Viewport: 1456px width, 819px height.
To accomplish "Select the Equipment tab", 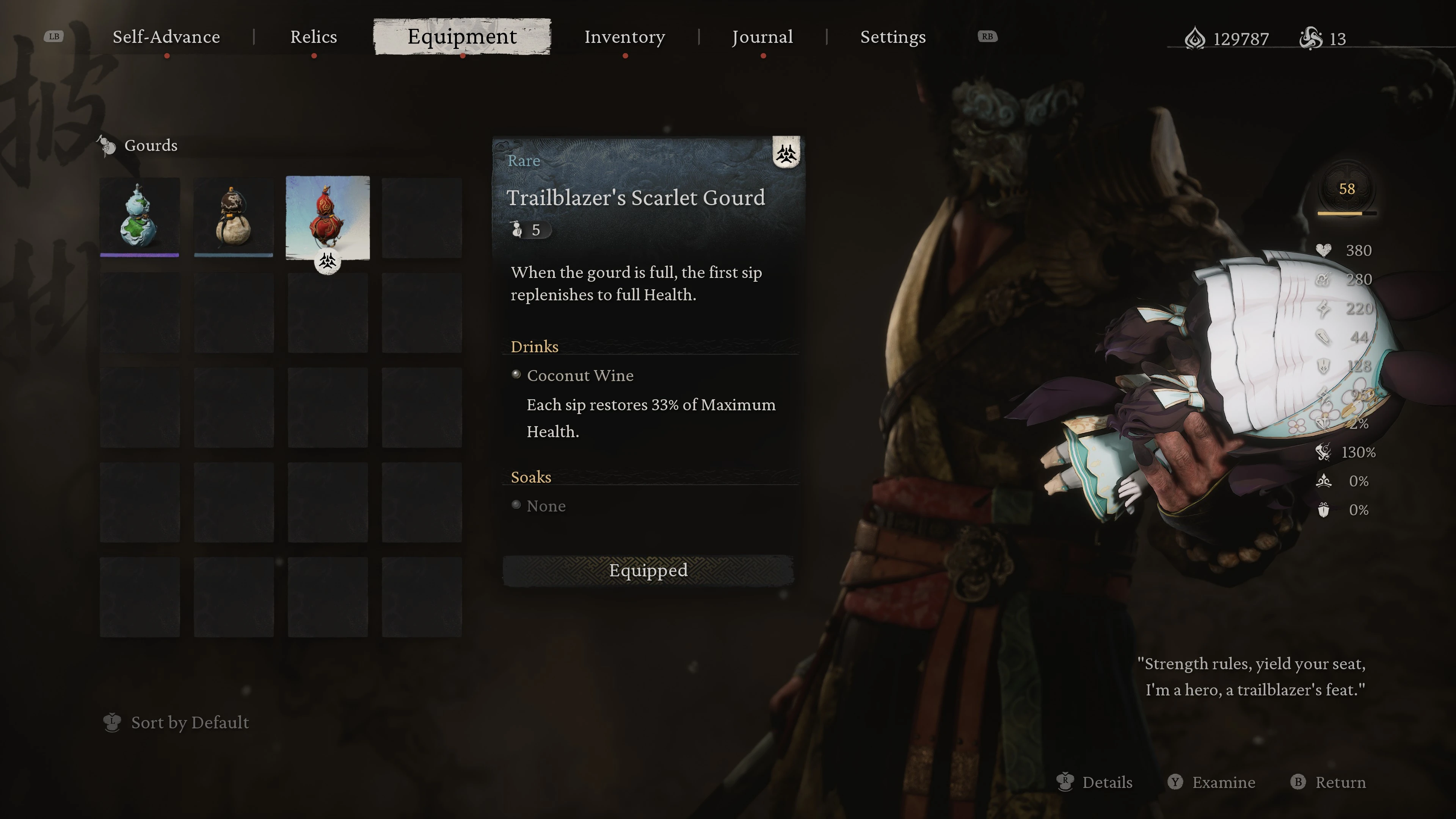I will (462, 37).
